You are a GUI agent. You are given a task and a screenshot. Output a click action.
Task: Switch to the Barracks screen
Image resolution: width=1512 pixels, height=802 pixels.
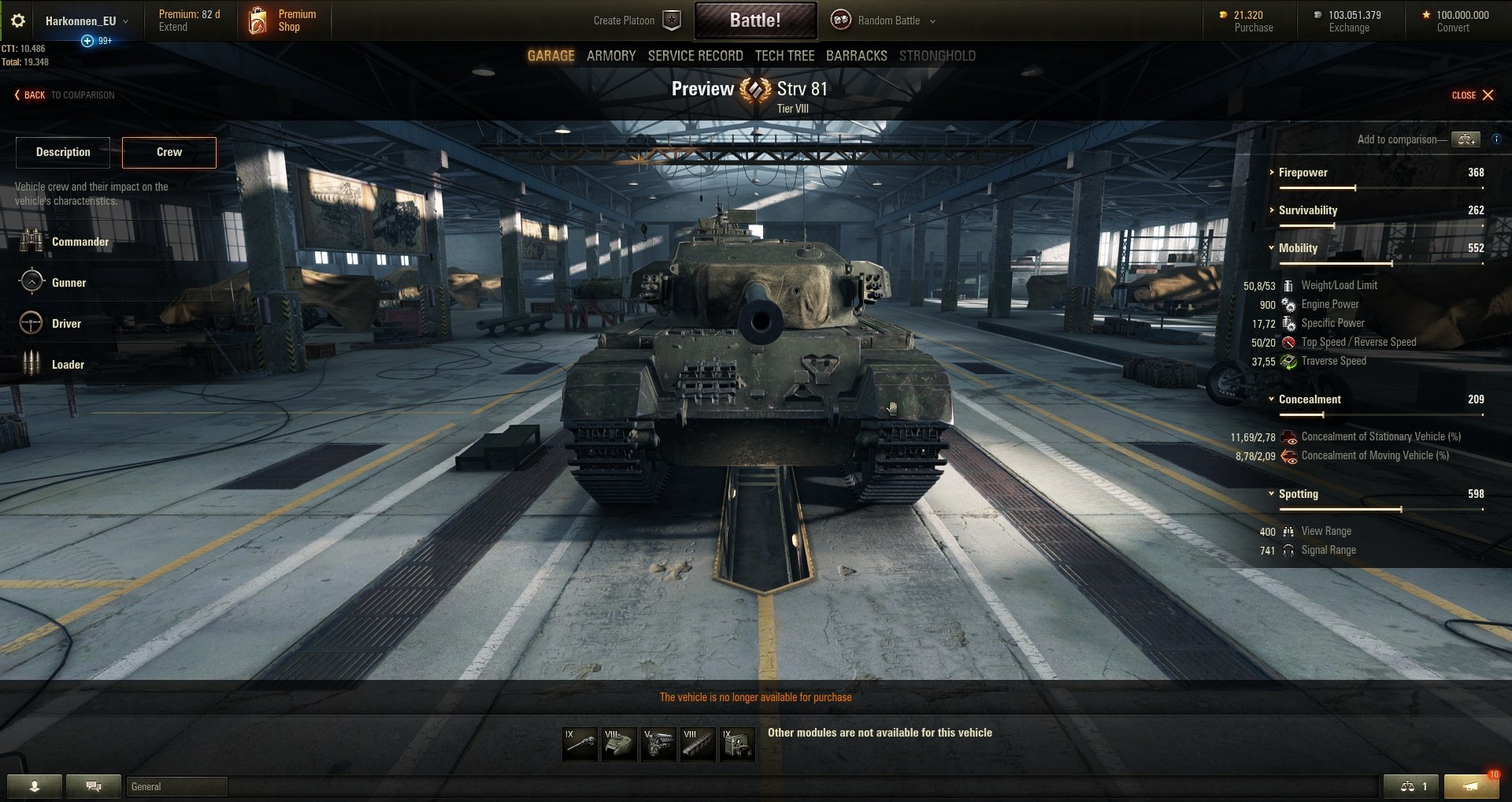click(856, 56)
